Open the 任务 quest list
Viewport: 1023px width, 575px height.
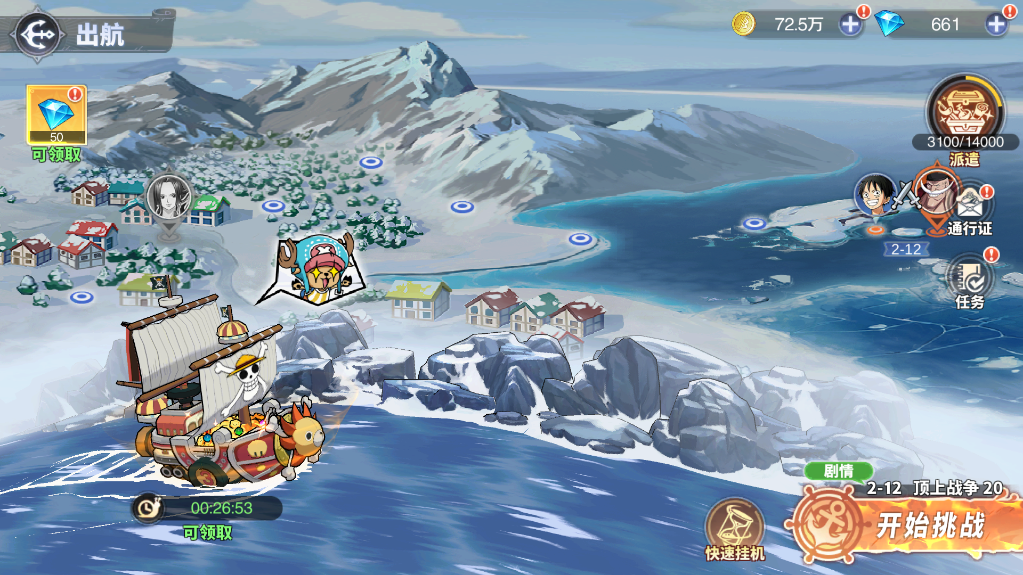coord(969,277)
